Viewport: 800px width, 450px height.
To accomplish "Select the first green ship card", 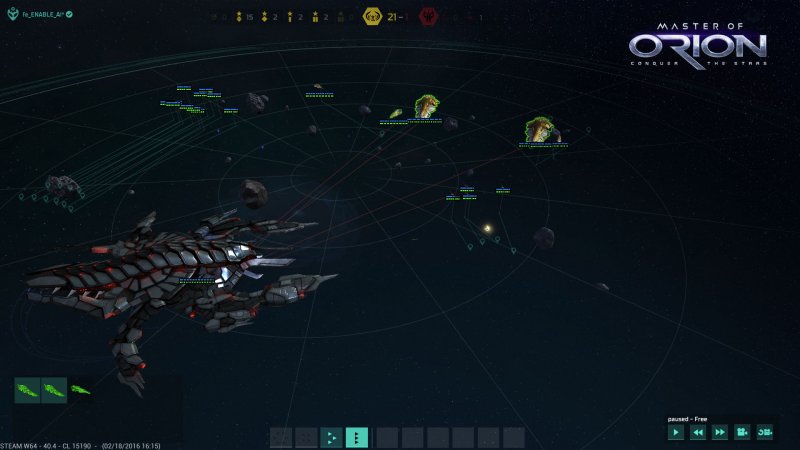I will click(27, 389).
